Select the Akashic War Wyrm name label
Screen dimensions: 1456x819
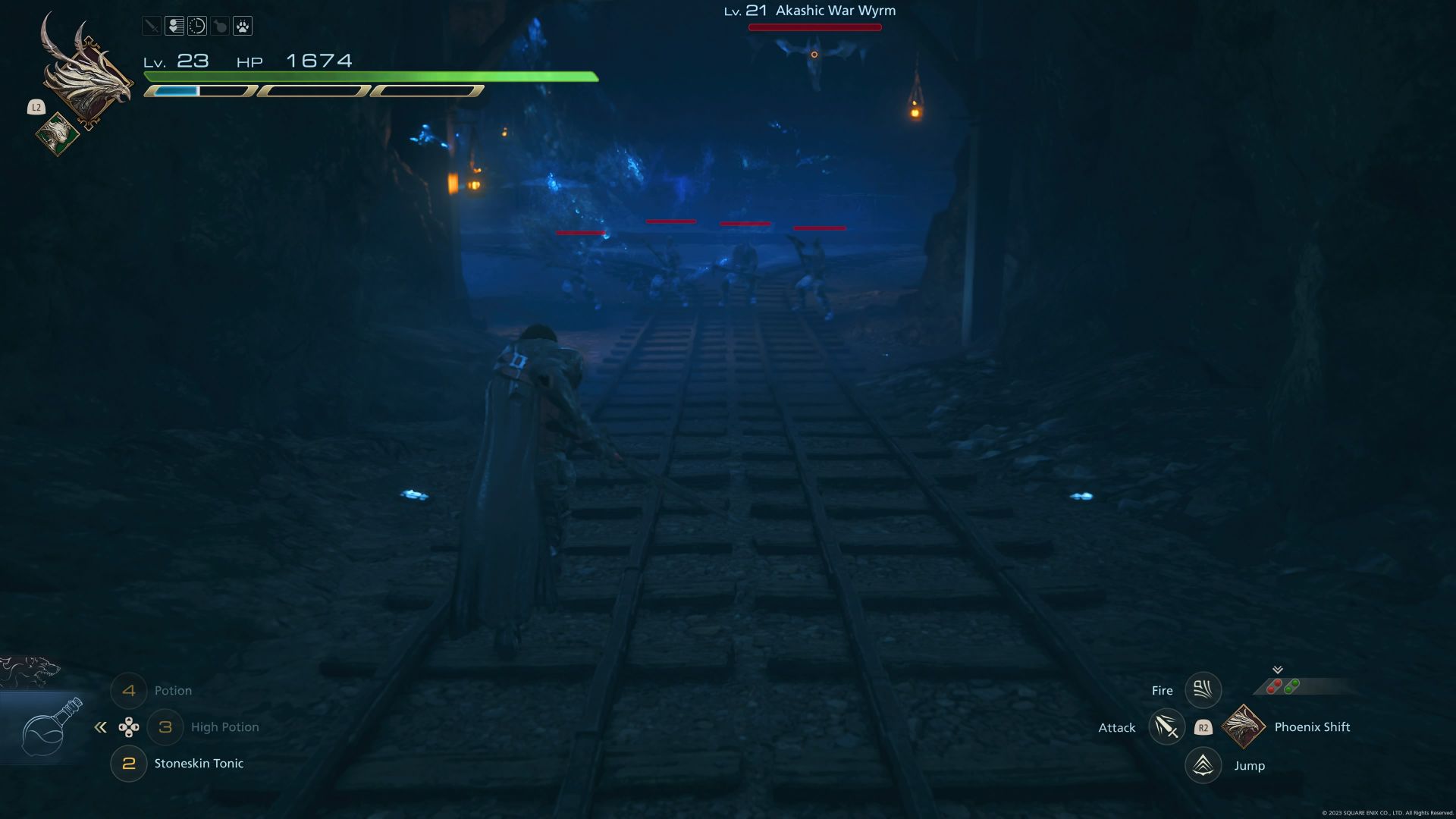[834, 11]
